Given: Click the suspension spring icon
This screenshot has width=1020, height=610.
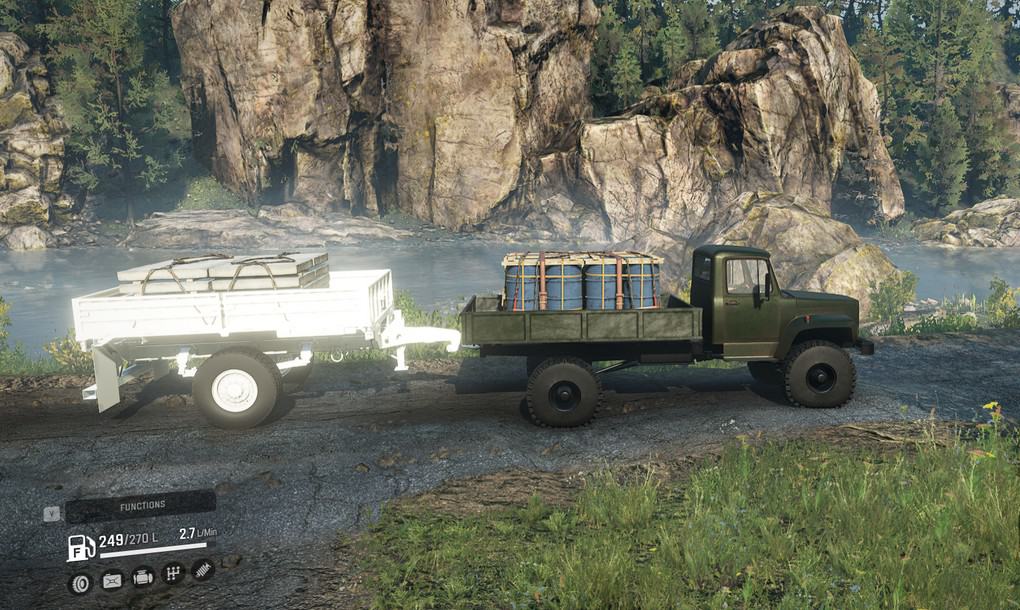Looking at the screenshot, I should point(203,570).
